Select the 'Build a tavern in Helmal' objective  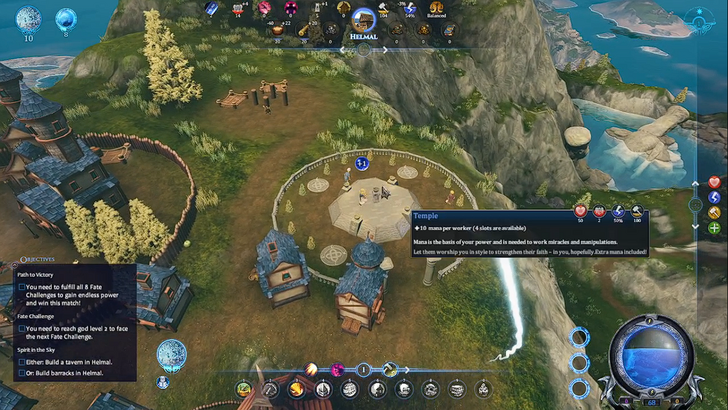23,362
